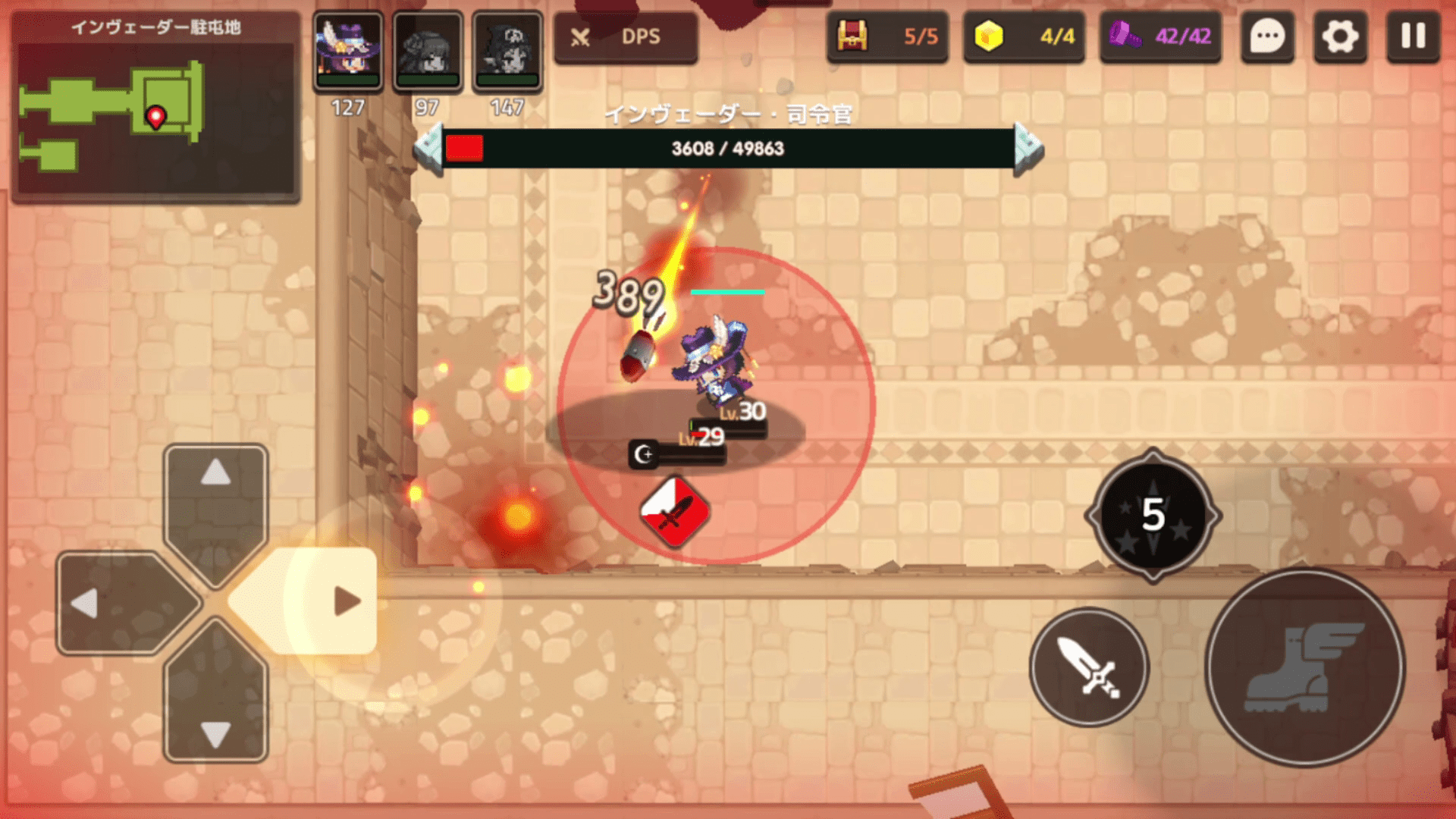Trigger the red sword chain skill icon
This screenshot has height=819, width=1456.
[x=674, y=512]
